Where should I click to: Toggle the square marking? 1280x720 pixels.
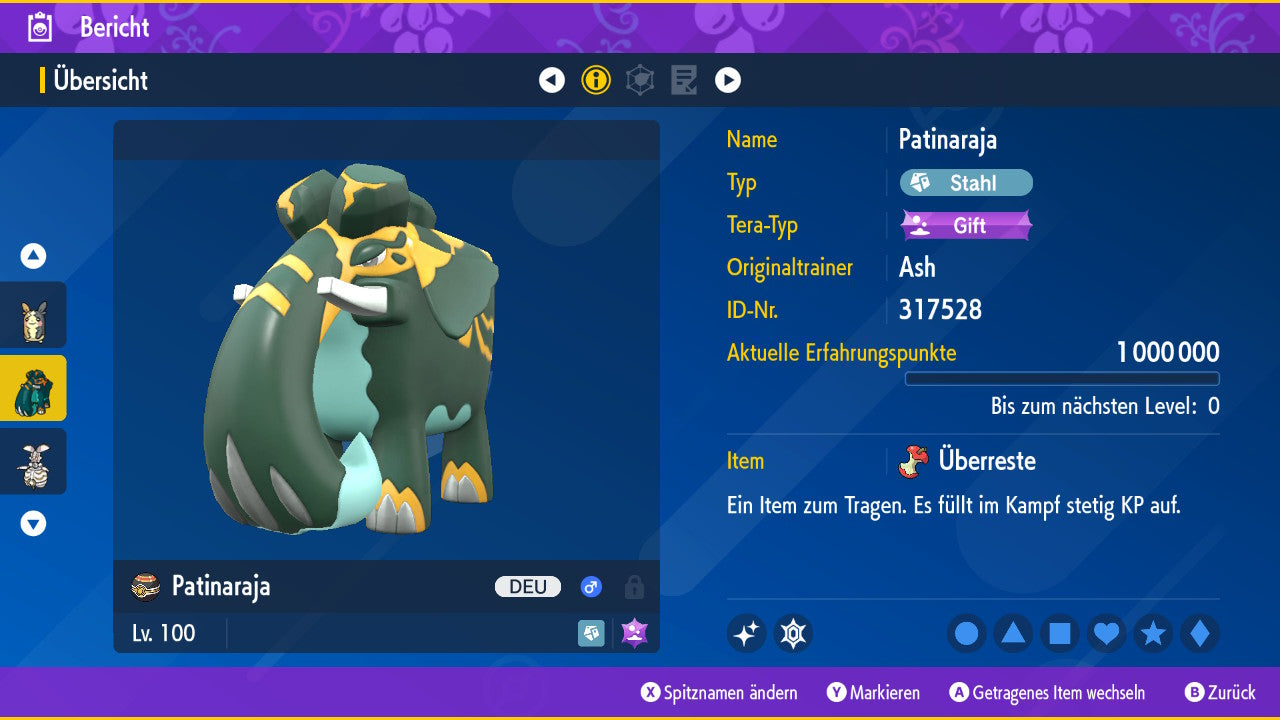point(1060,634)
